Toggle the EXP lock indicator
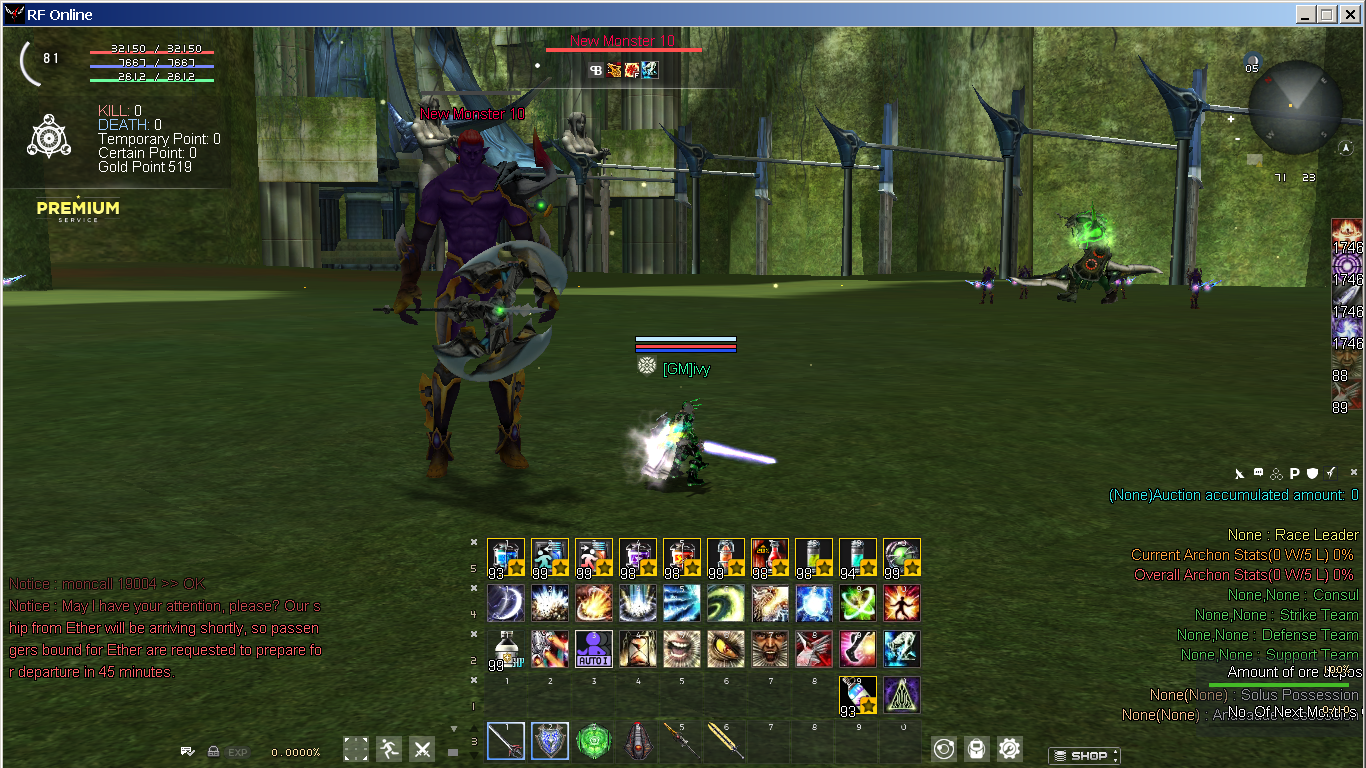 coord(213,751)
